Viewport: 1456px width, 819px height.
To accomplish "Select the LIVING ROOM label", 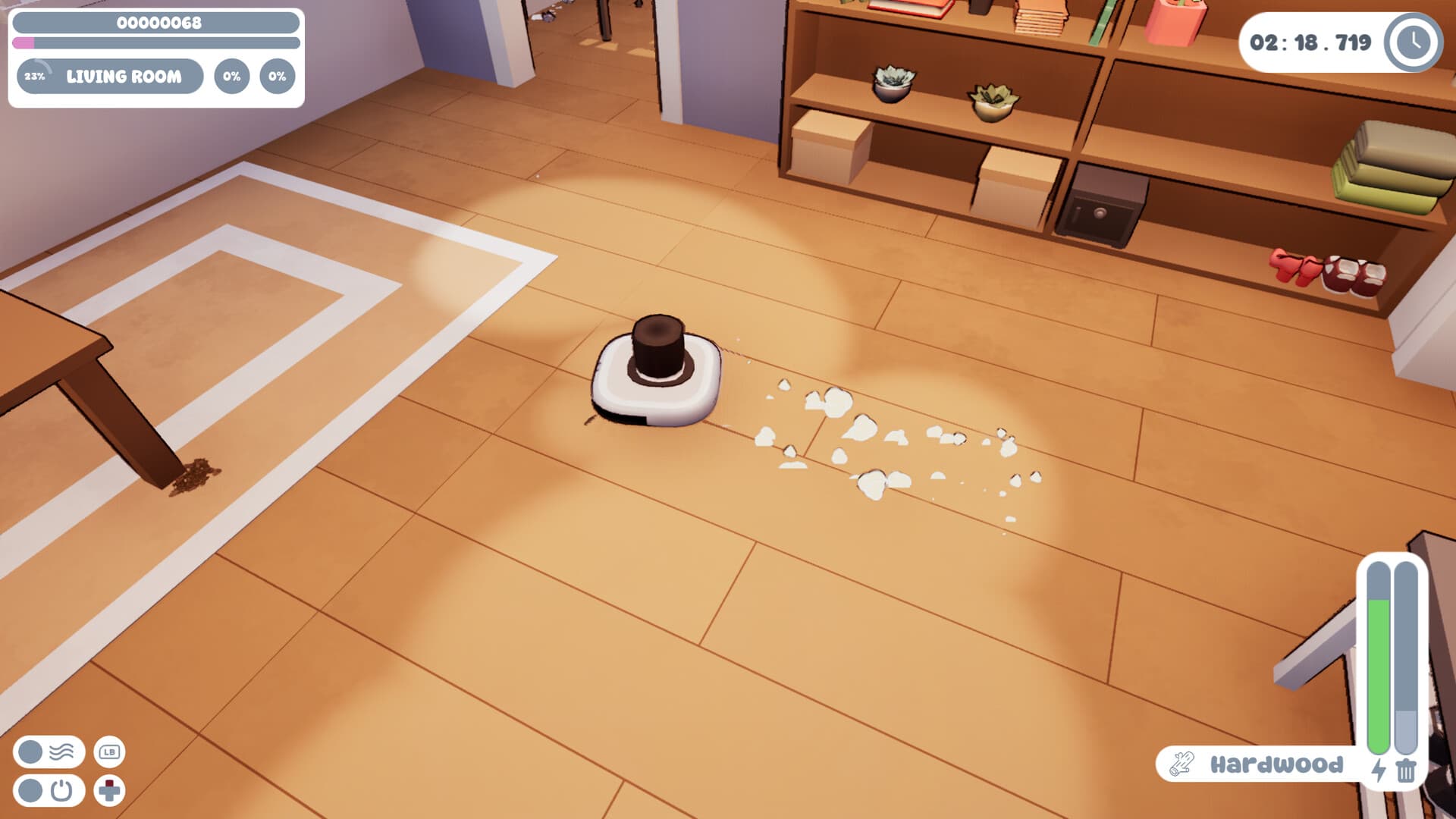I will click(124, 76).
